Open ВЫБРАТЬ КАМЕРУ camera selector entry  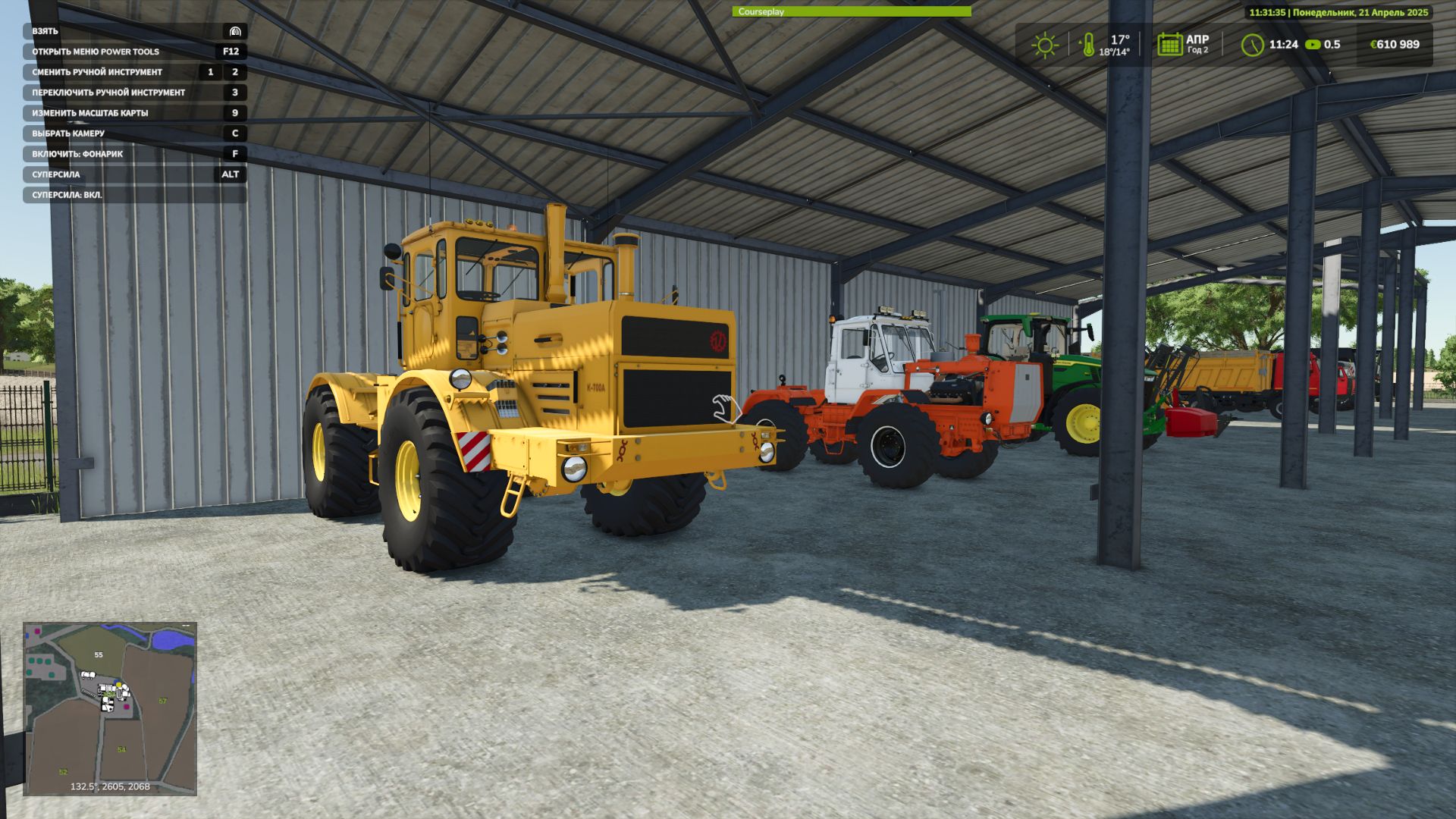coord(68,133)
